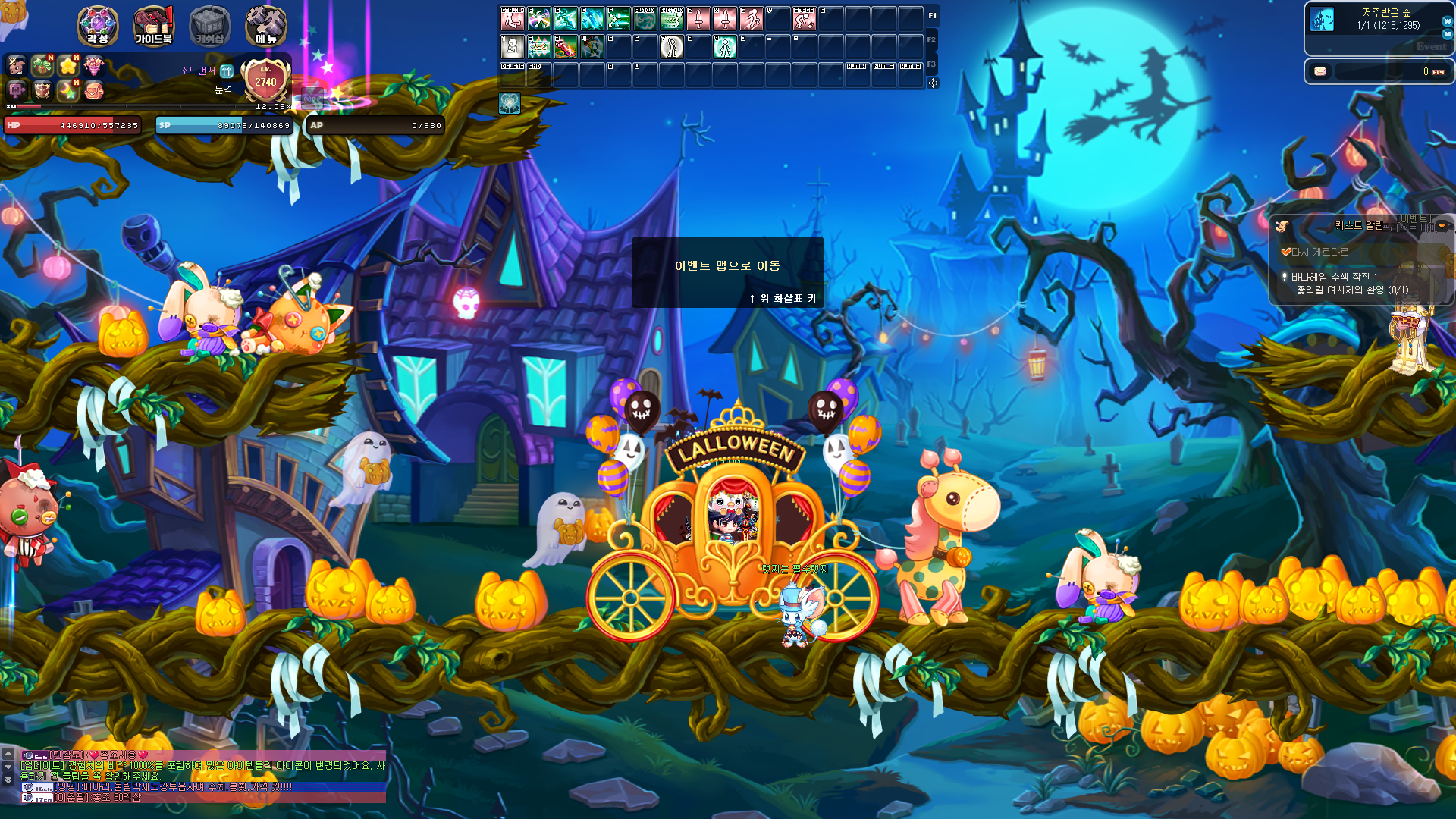Screen dimensions: 1456x819
Task: Use the SPACE key skill icon
Action: click(804, 18)
